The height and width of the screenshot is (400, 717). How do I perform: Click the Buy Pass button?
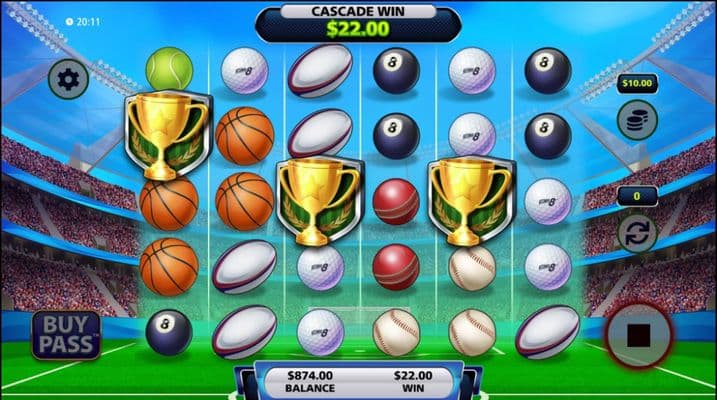pos(66,335)
